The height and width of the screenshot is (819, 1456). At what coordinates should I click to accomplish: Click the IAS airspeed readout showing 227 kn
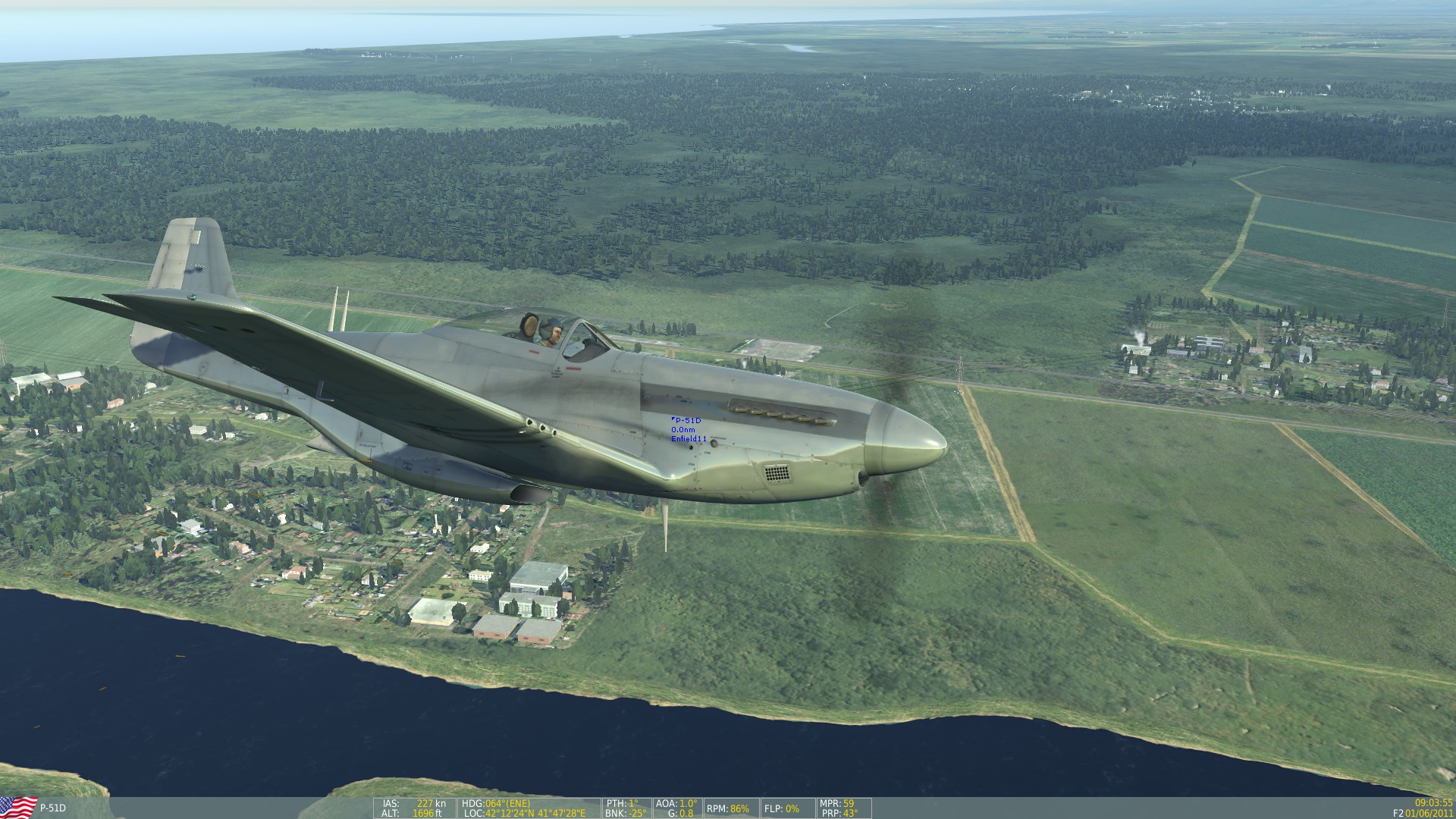click(415, 803)
